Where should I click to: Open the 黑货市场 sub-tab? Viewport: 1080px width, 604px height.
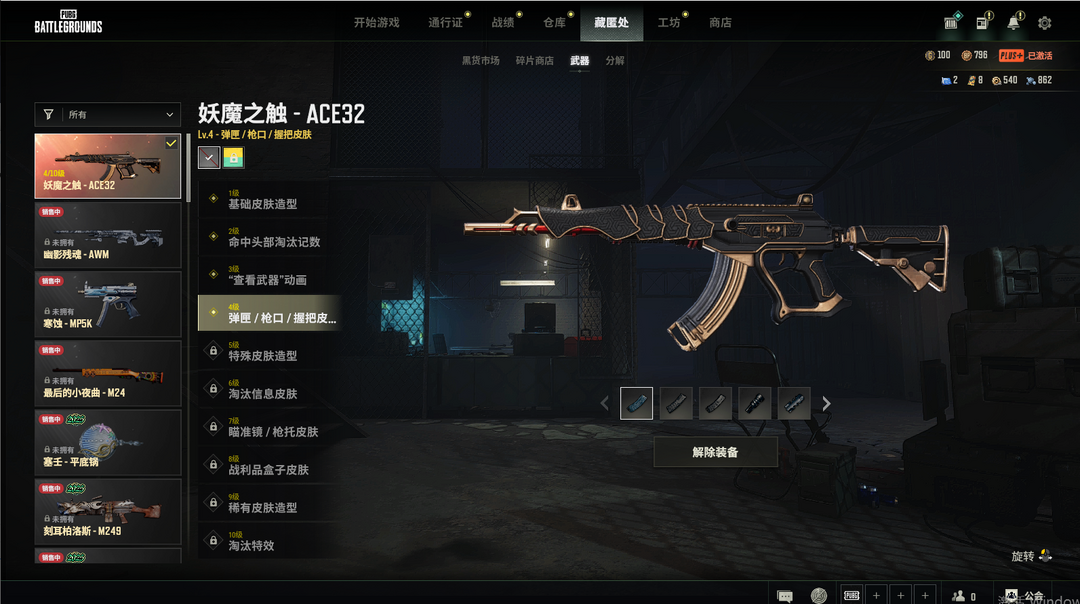[480, 61]
